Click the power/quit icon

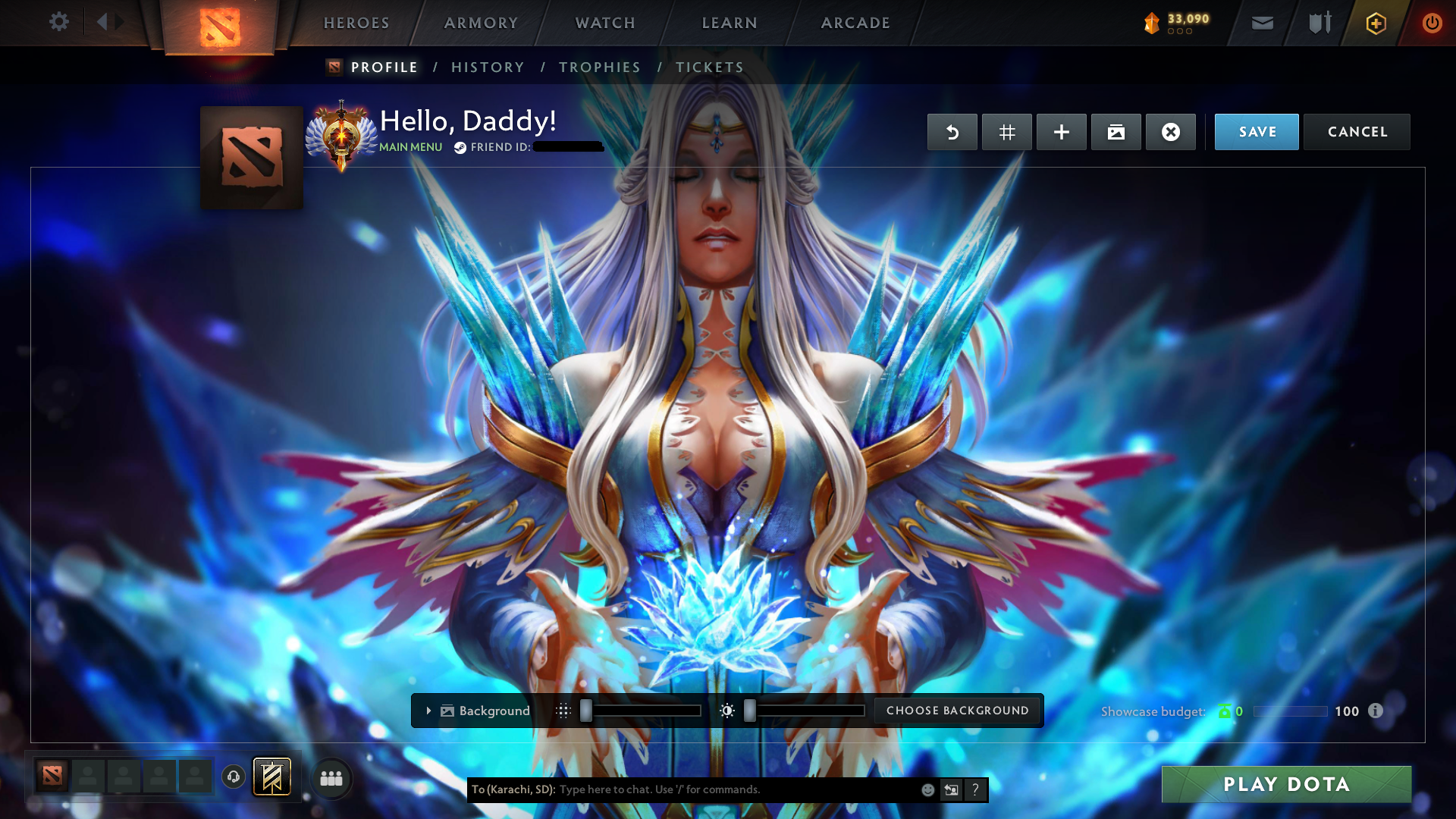(x=1432, y=23)
